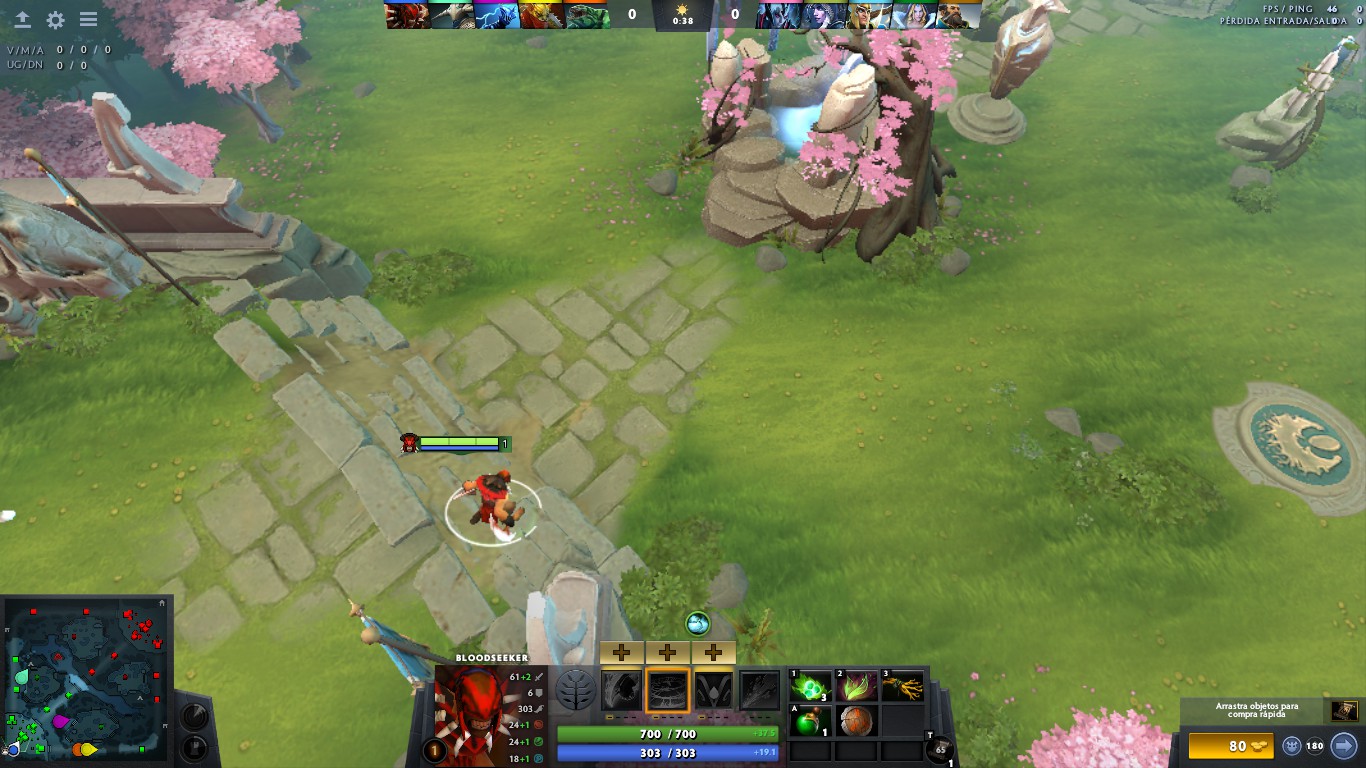Open the talent tree

[576, 690]
